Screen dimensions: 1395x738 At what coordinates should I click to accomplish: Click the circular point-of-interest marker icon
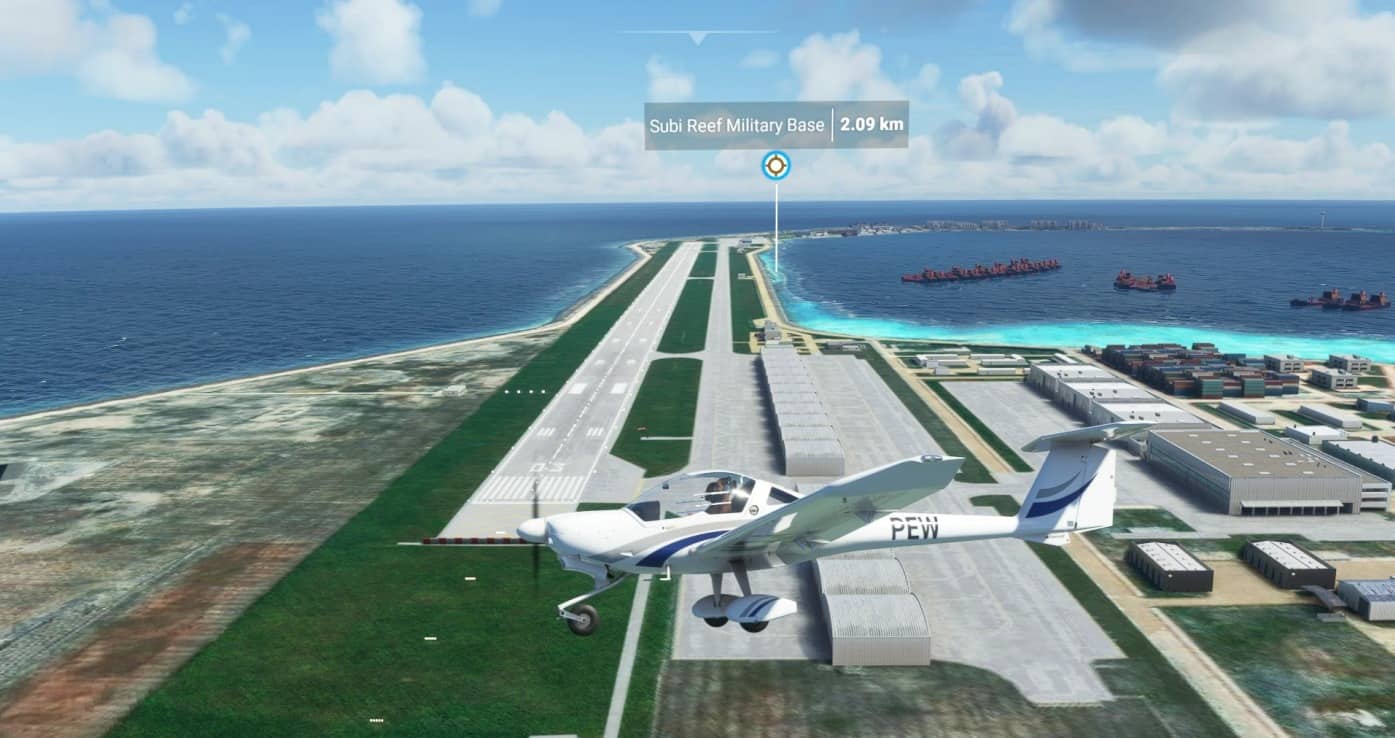click(x=775, y=166)
